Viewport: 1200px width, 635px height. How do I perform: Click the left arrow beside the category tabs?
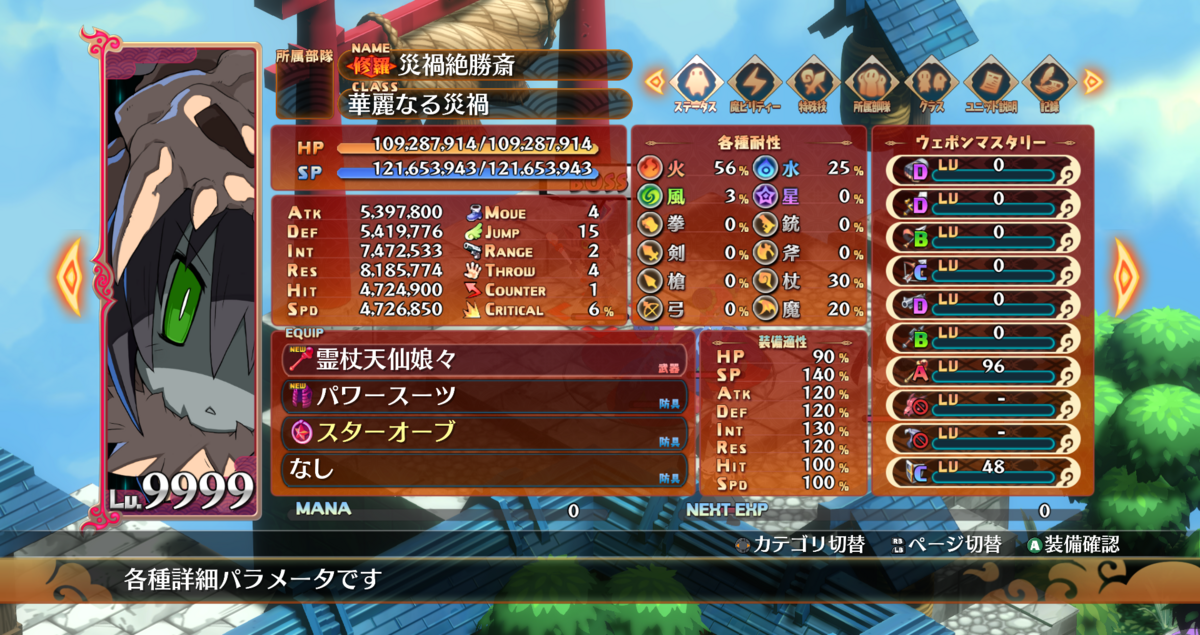tap(655, 82)
